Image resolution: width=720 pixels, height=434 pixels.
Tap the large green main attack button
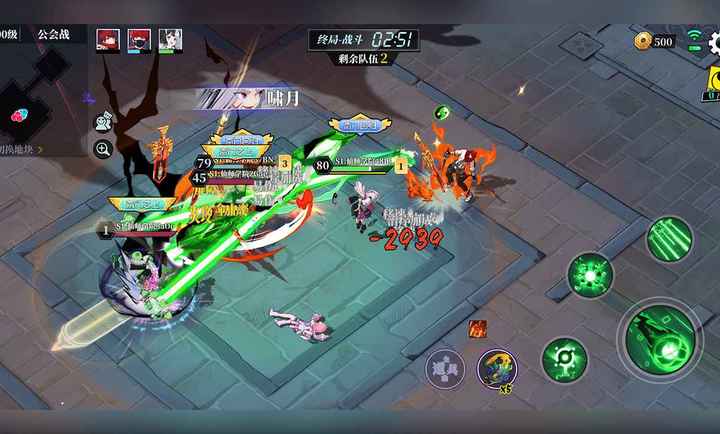(661, 338)
